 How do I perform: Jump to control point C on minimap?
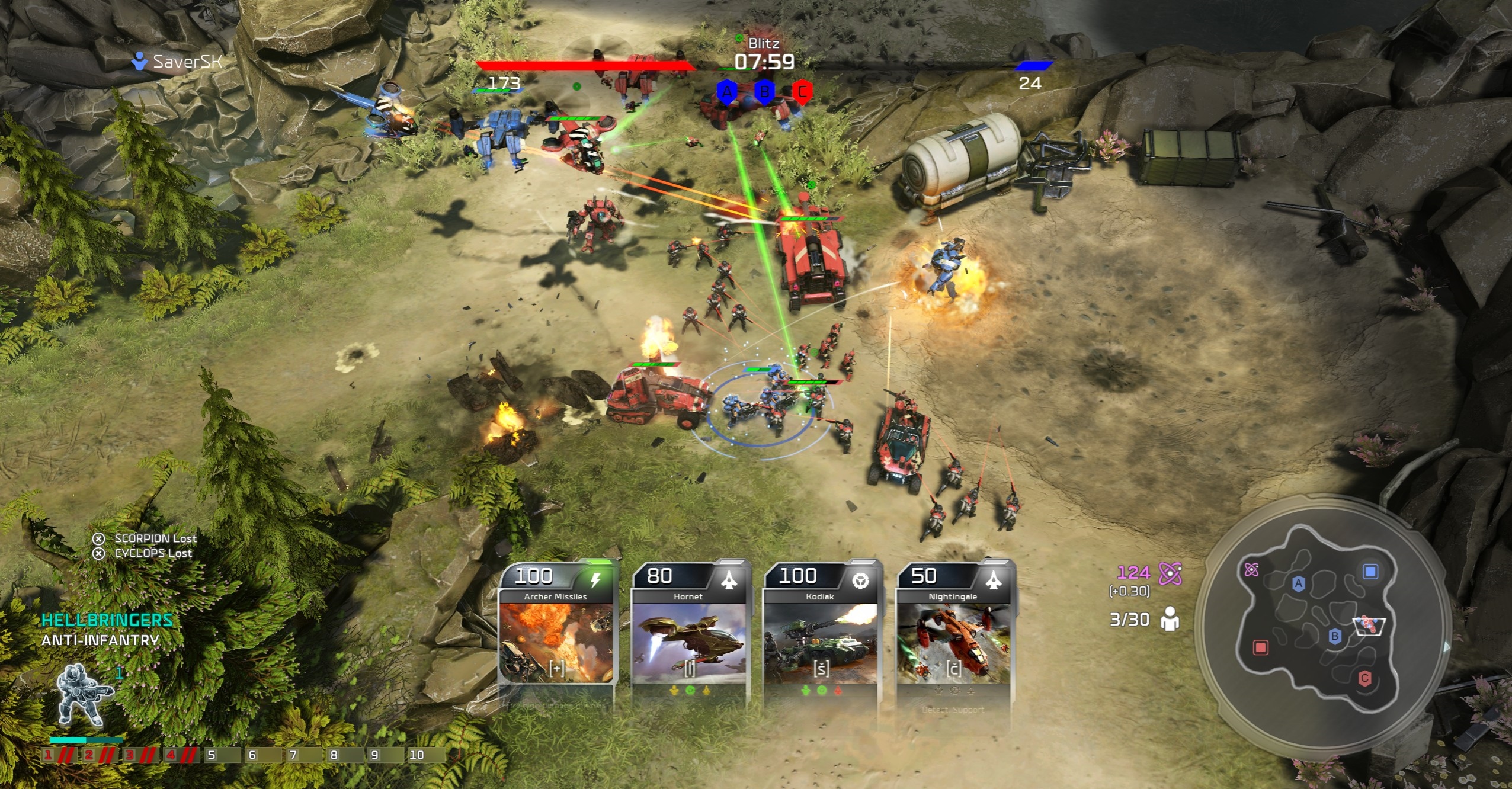(1364, 678)
